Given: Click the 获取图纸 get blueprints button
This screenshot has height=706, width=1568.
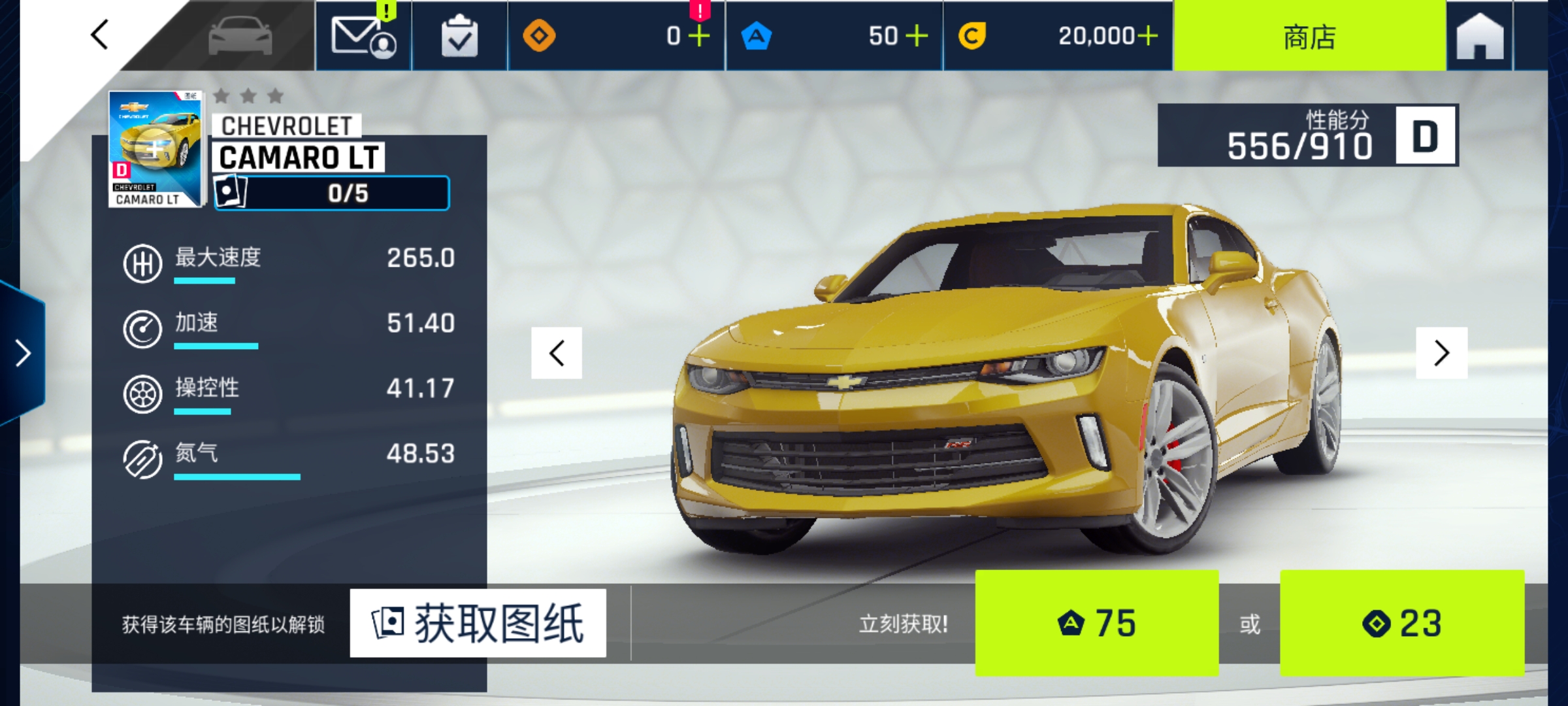Looking at the screenshot, I should [x=478, y=623].
